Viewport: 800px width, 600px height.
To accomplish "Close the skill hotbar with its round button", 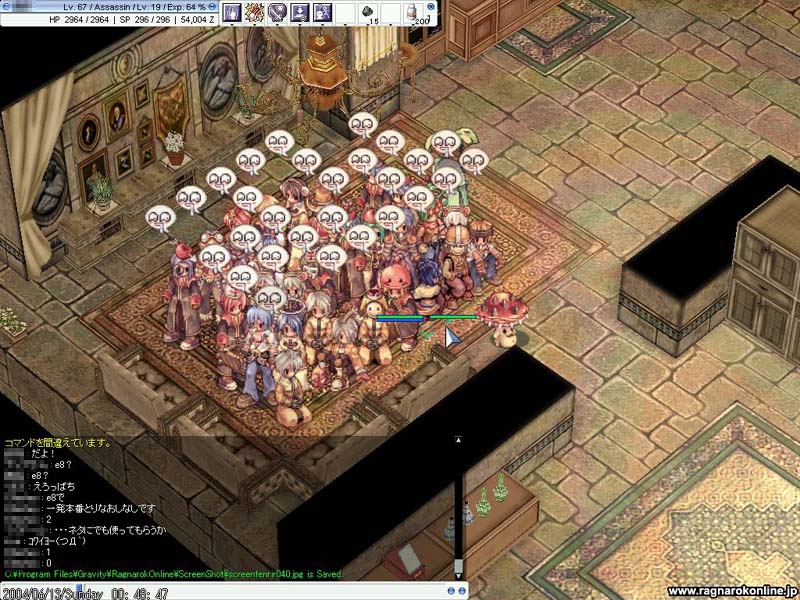I will click(432, 6).
